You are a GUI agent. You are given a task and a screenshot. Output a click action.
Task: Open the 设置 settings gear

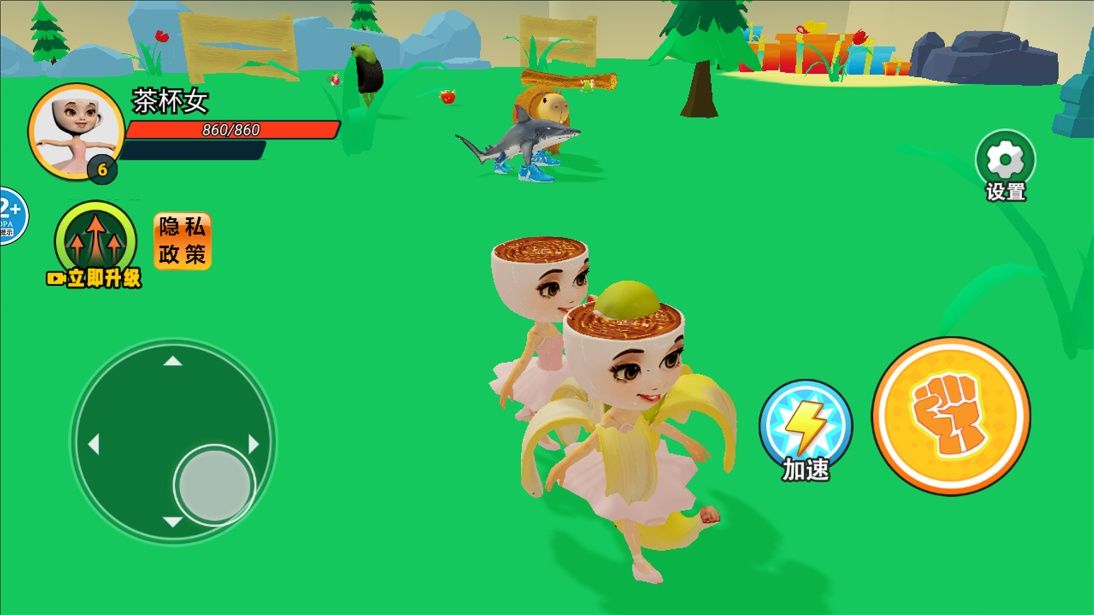click(1005, 160)
